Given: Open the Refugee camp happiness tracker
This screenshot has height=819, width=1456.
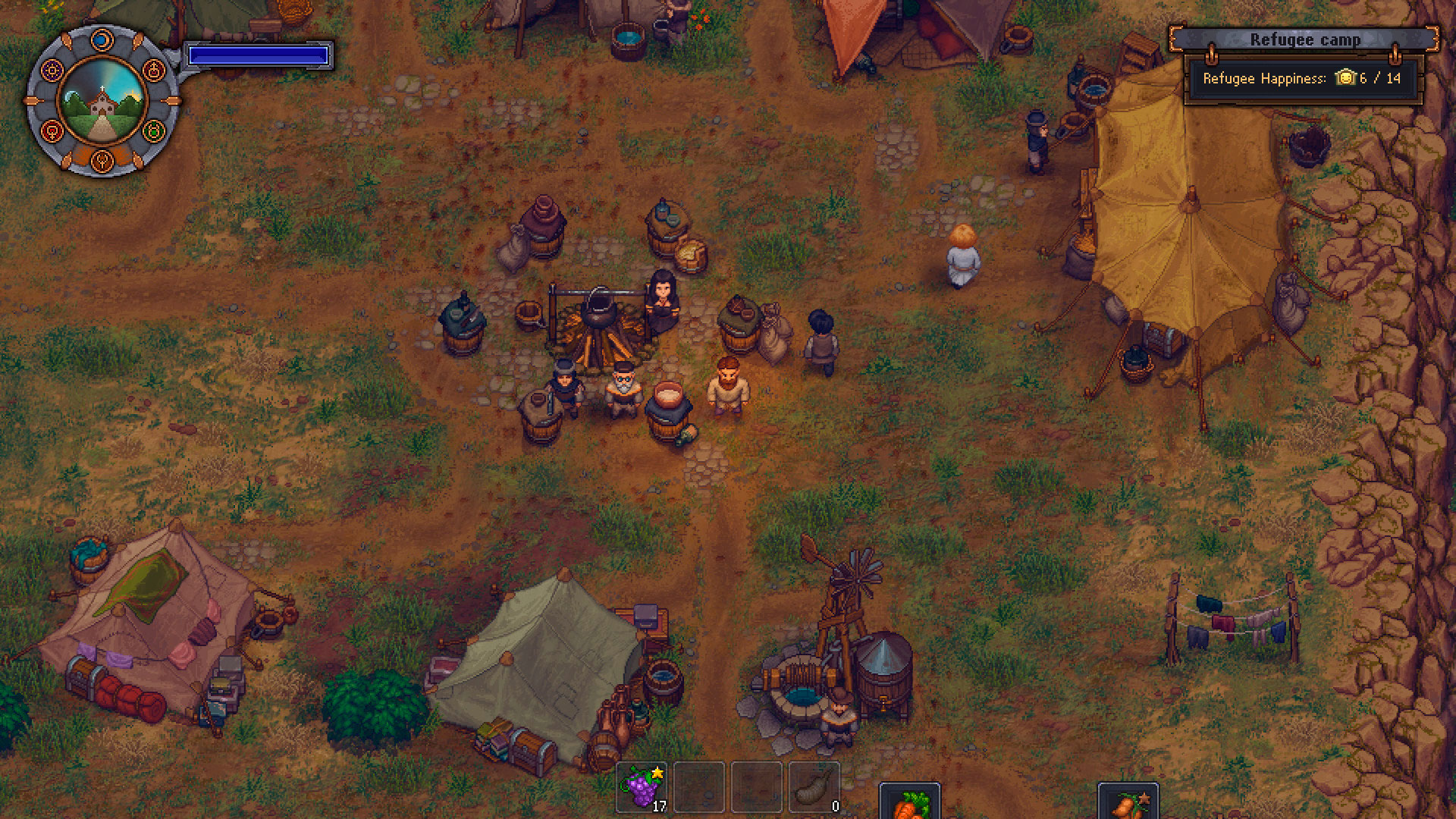Looking at the screenshot, I should (x=1301, y=77).
